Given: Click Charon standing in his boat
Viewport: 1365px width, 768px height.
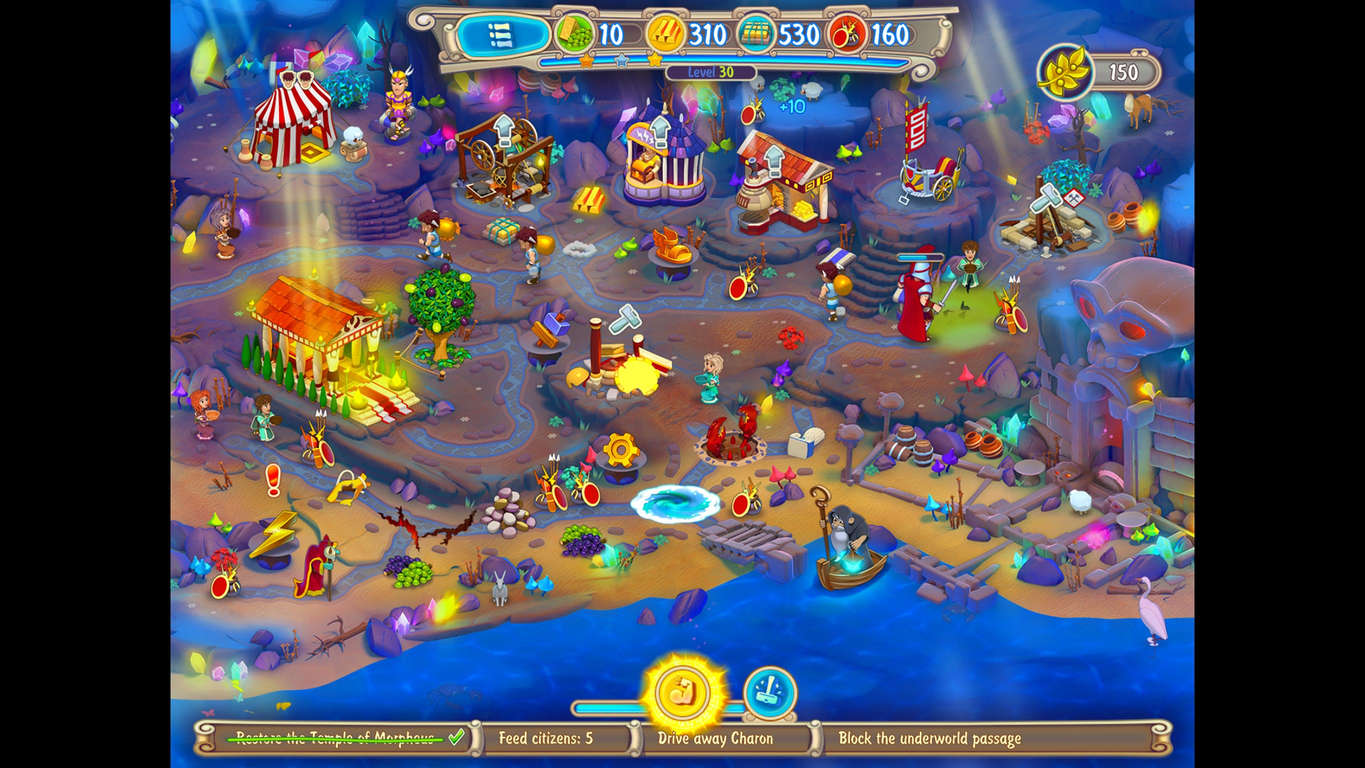Looking at the screenshot, I should click(845, 532).
